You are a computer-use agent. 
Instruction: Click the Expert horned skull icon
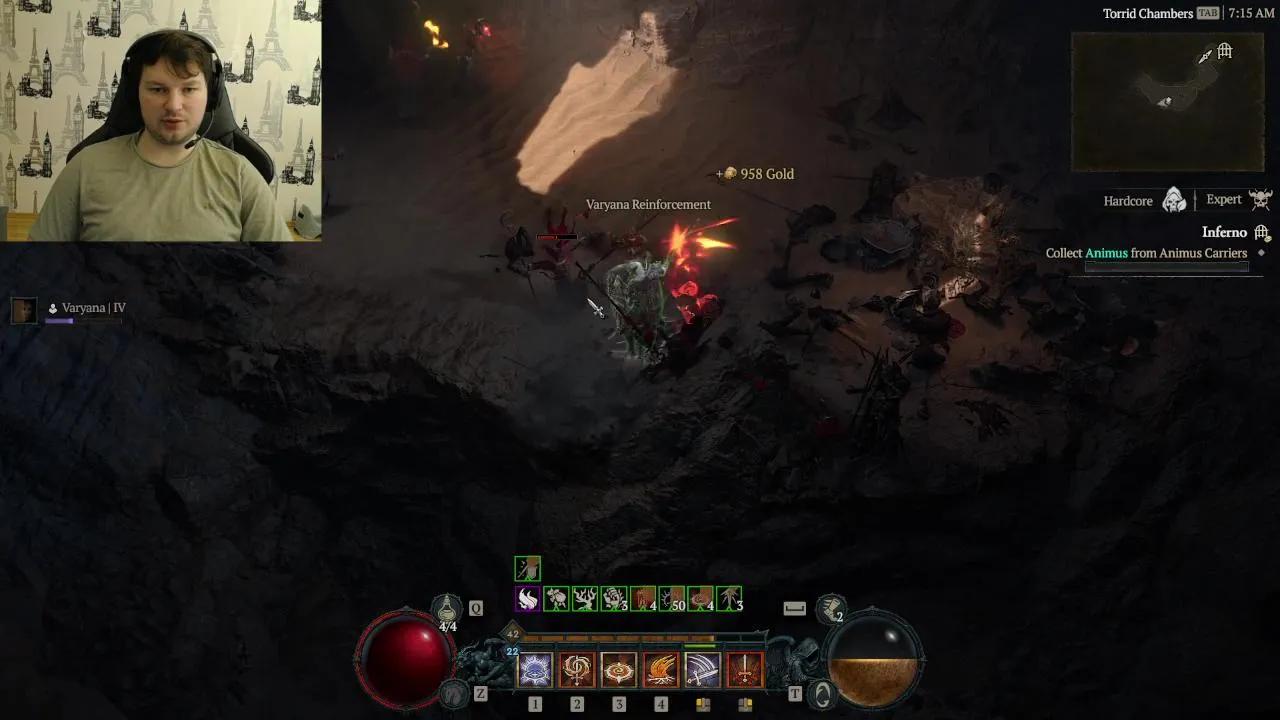click(1261, 199)
